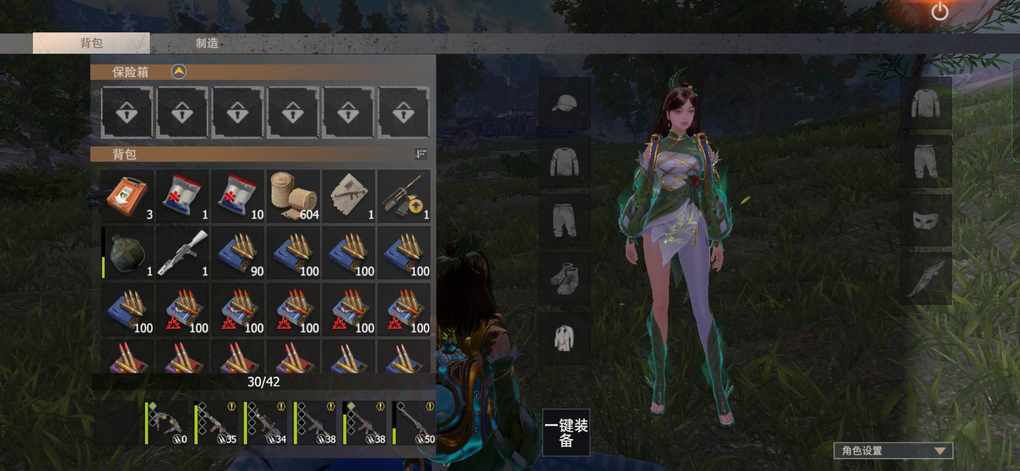The width and height of the screenshot is (1020, 471).
Task: Switch to the 制造 crafting tab
Action: [x=207, y=43]
